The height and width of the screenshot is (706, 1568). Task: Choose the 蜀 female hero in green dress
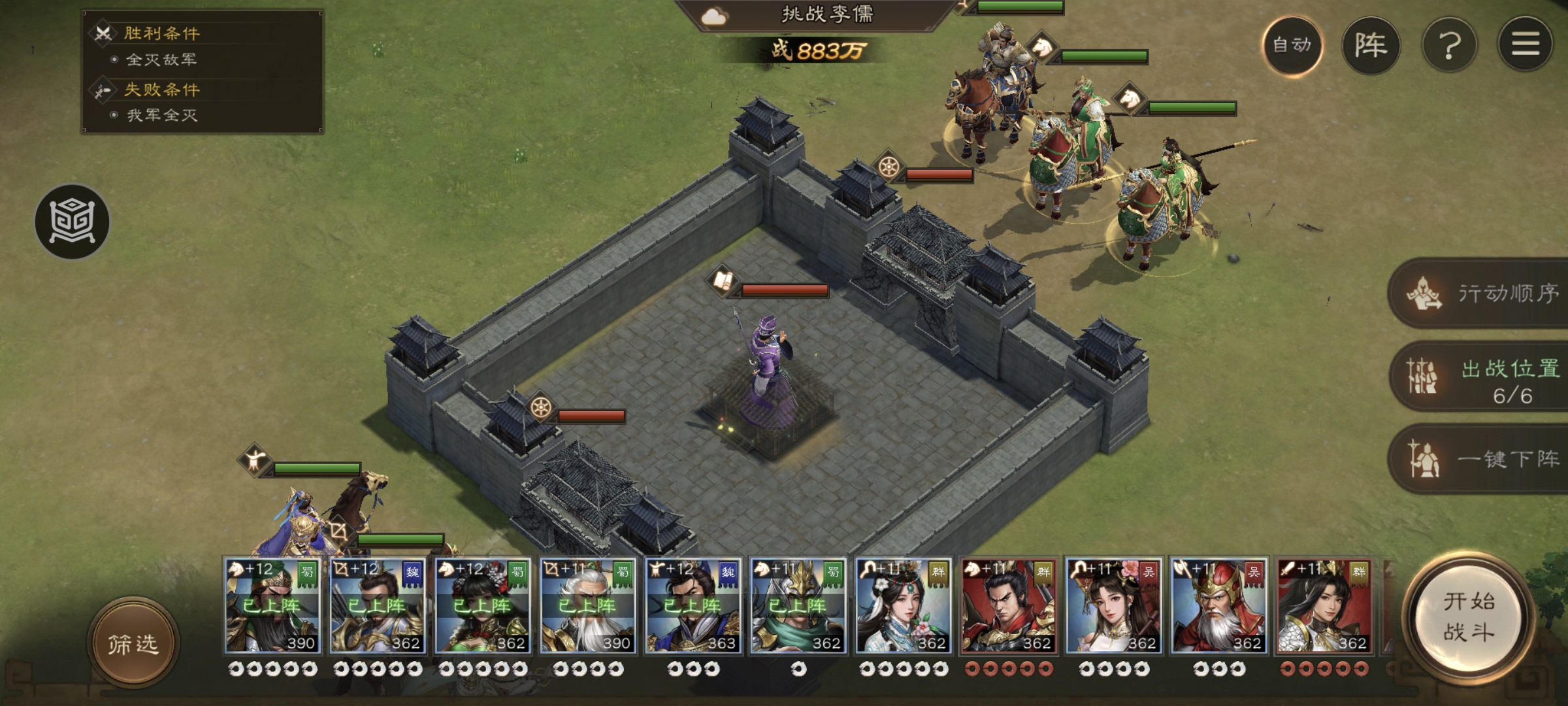point(482,606)
